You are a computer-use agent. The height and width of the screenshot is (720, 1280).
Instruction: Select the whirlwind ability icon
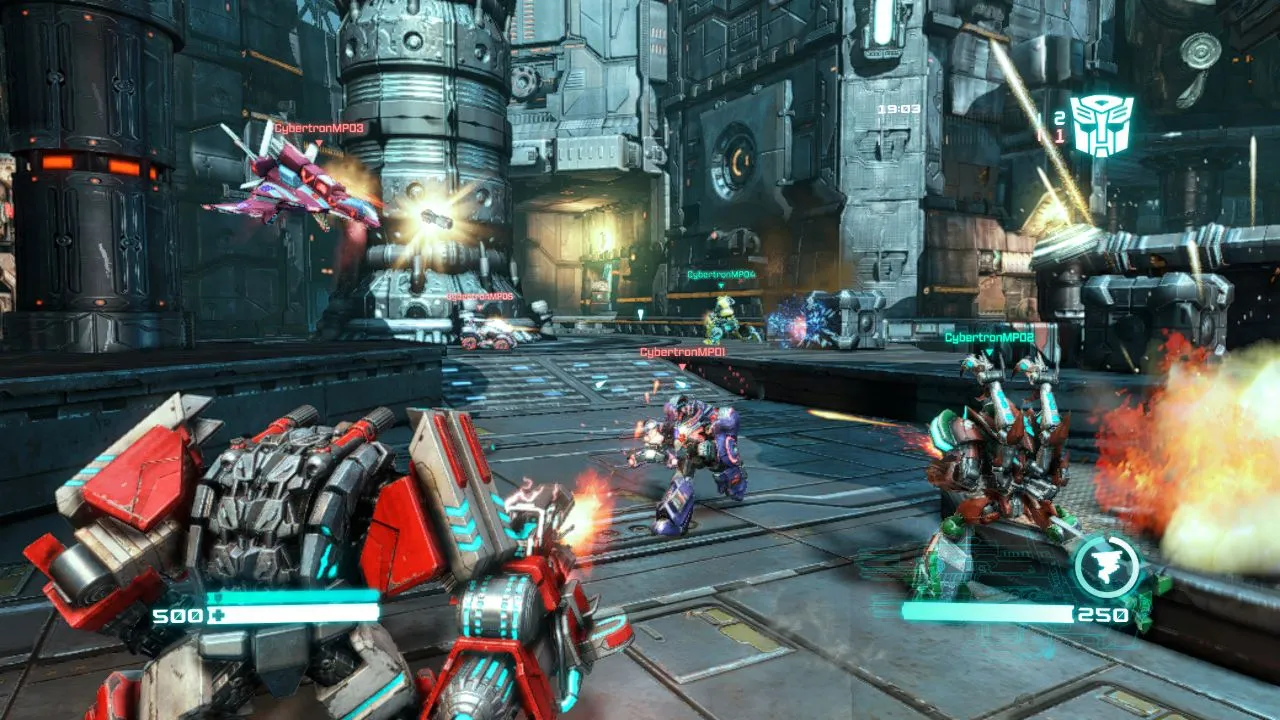point(1106,565)
